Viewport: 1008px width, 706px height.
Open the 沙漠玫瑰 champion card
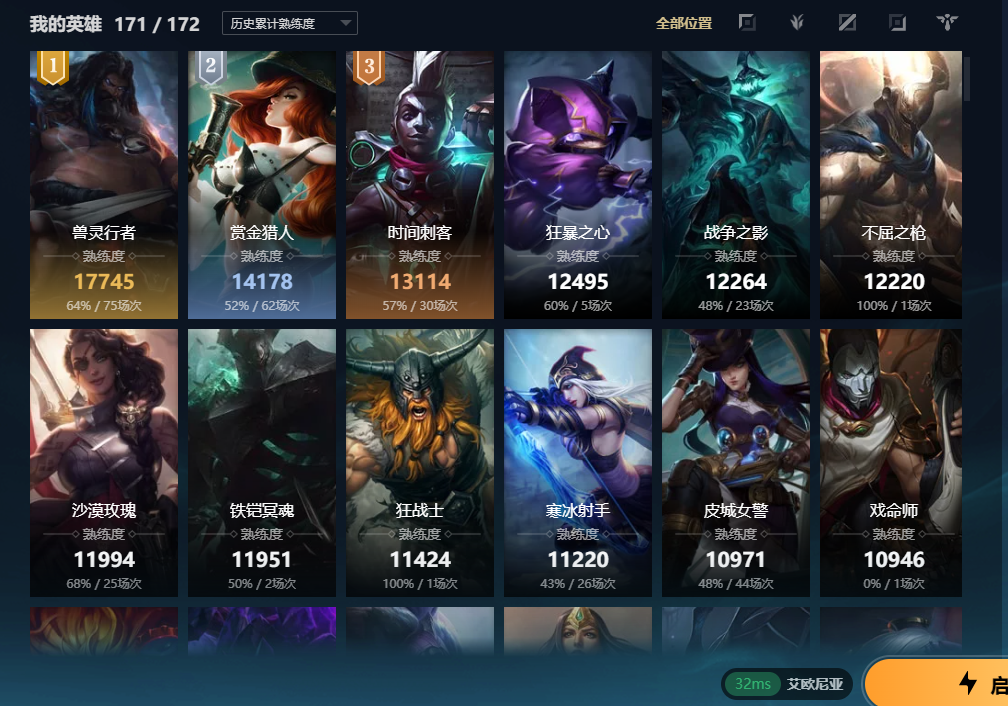(104, 463)
